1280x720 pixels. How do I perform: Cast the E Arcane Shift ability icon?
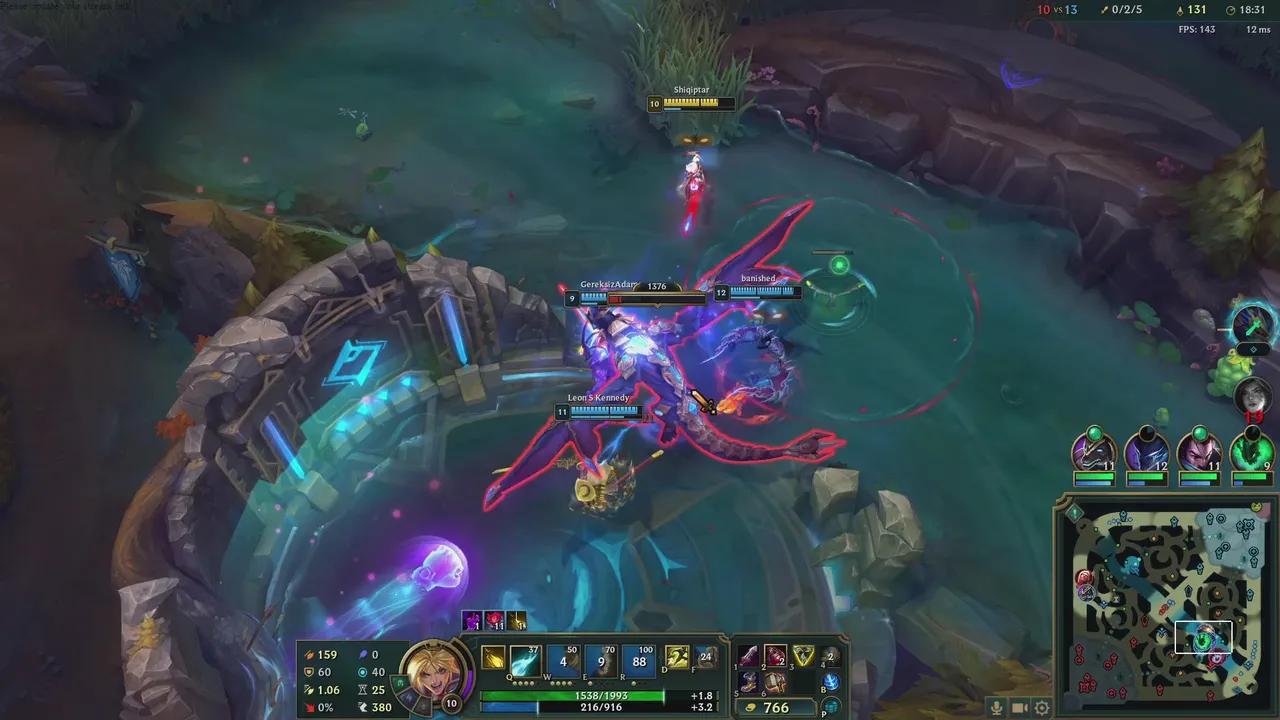pyautogui.click(x=599, y=660)
